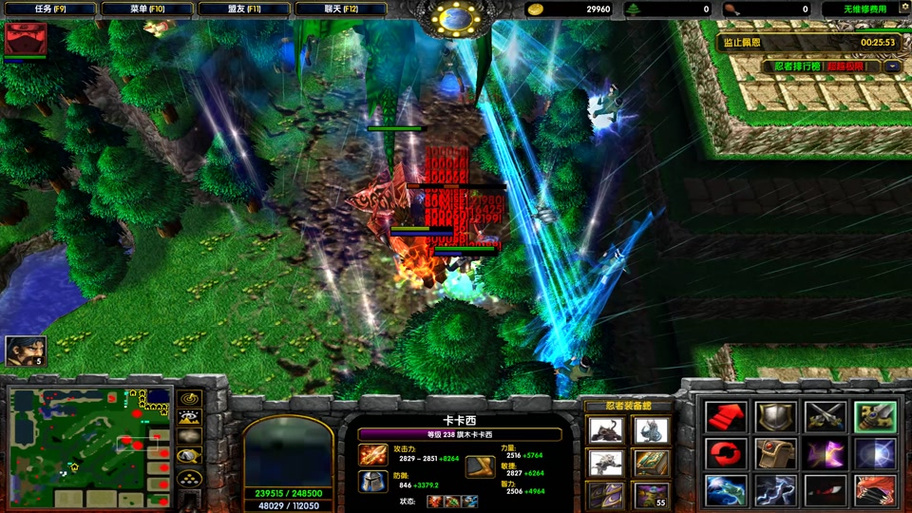Open the 任务 (F9) quests menu
This screenshot has width=912, height=513.
(x=50, y=9)
